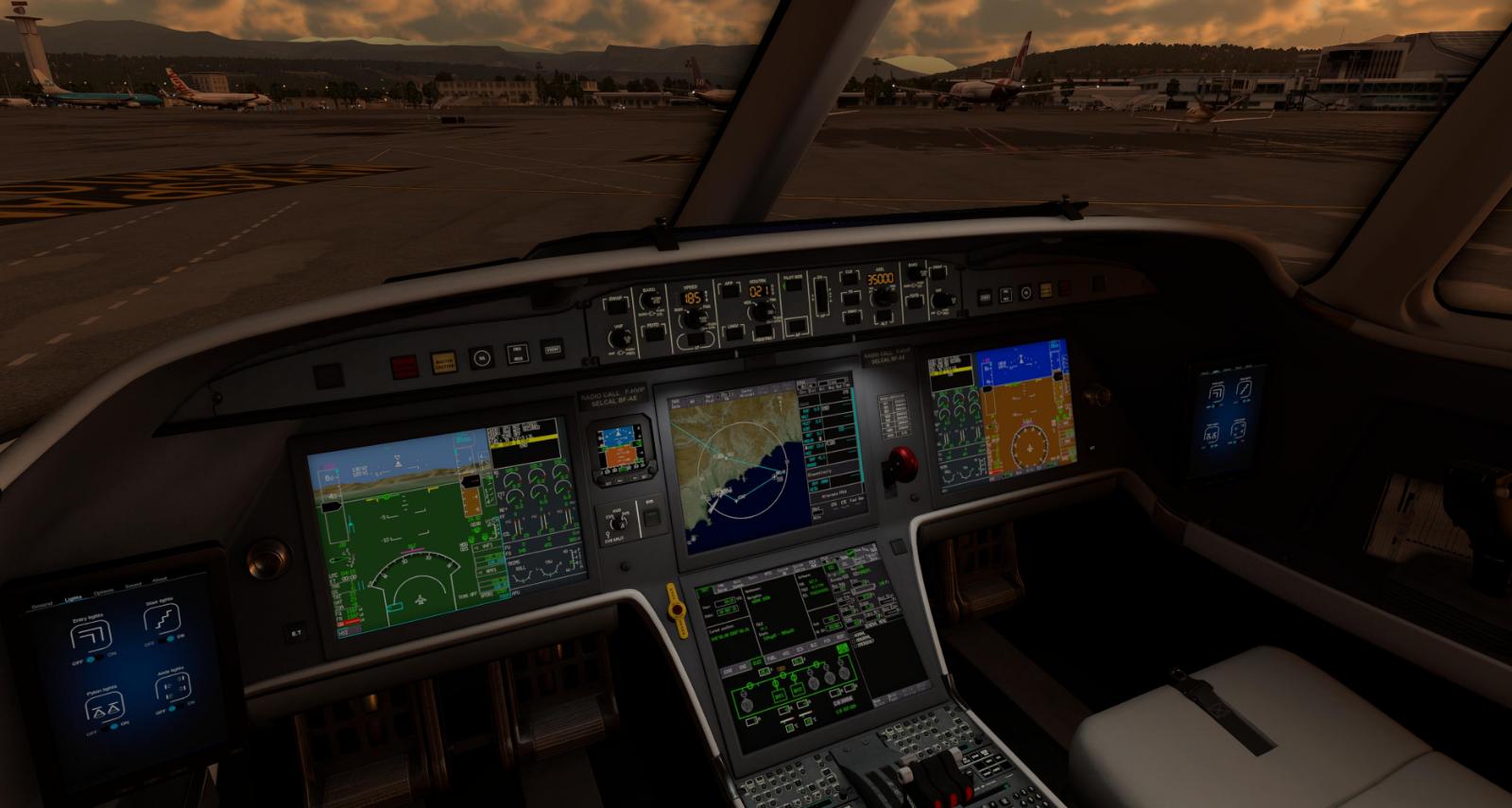Turn off the Pylon lights toggle
Viewport: 1512px width, 808px height.
[107, 727]
